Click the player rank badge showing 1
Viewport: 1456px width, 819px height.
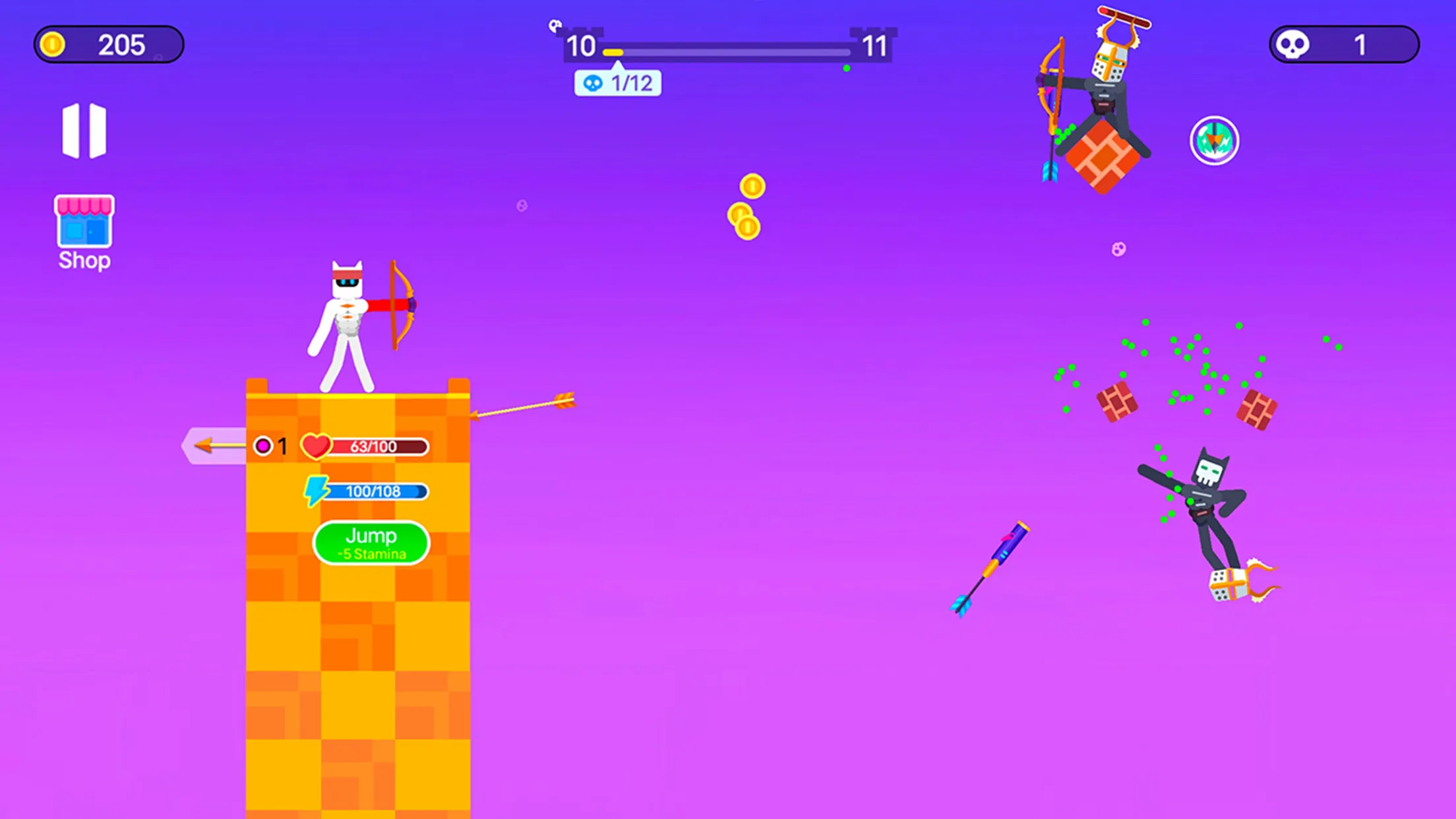[271, 446]
